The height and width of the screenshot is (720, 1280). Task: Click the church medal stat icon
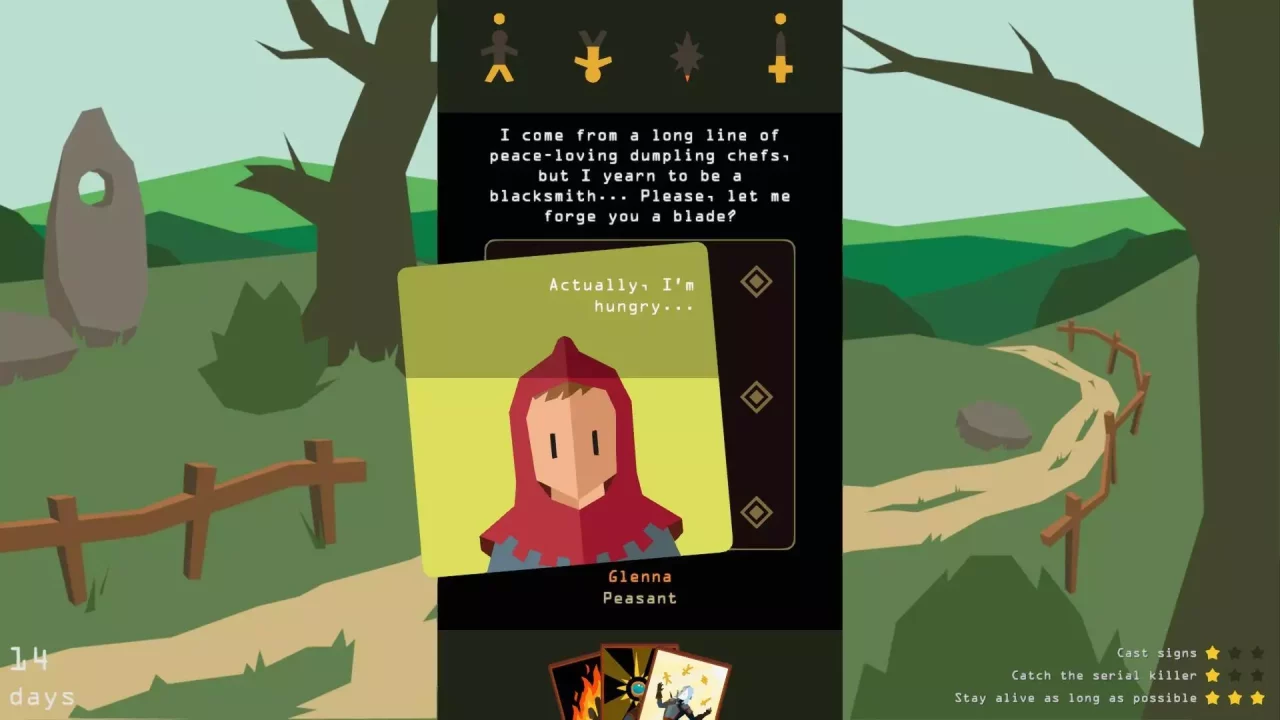[x=594, y=50]
